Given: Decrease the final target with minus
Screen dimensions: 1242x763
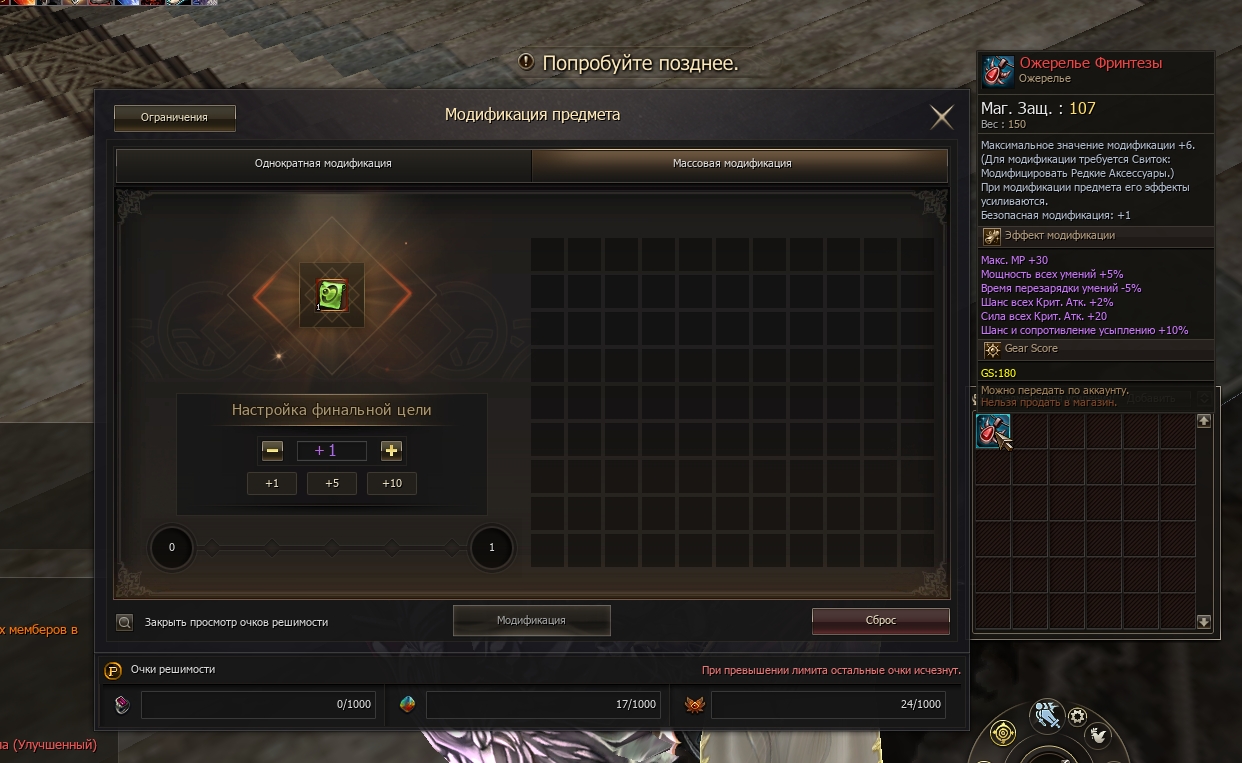Looking at the screenshot, I should (272, 451).
